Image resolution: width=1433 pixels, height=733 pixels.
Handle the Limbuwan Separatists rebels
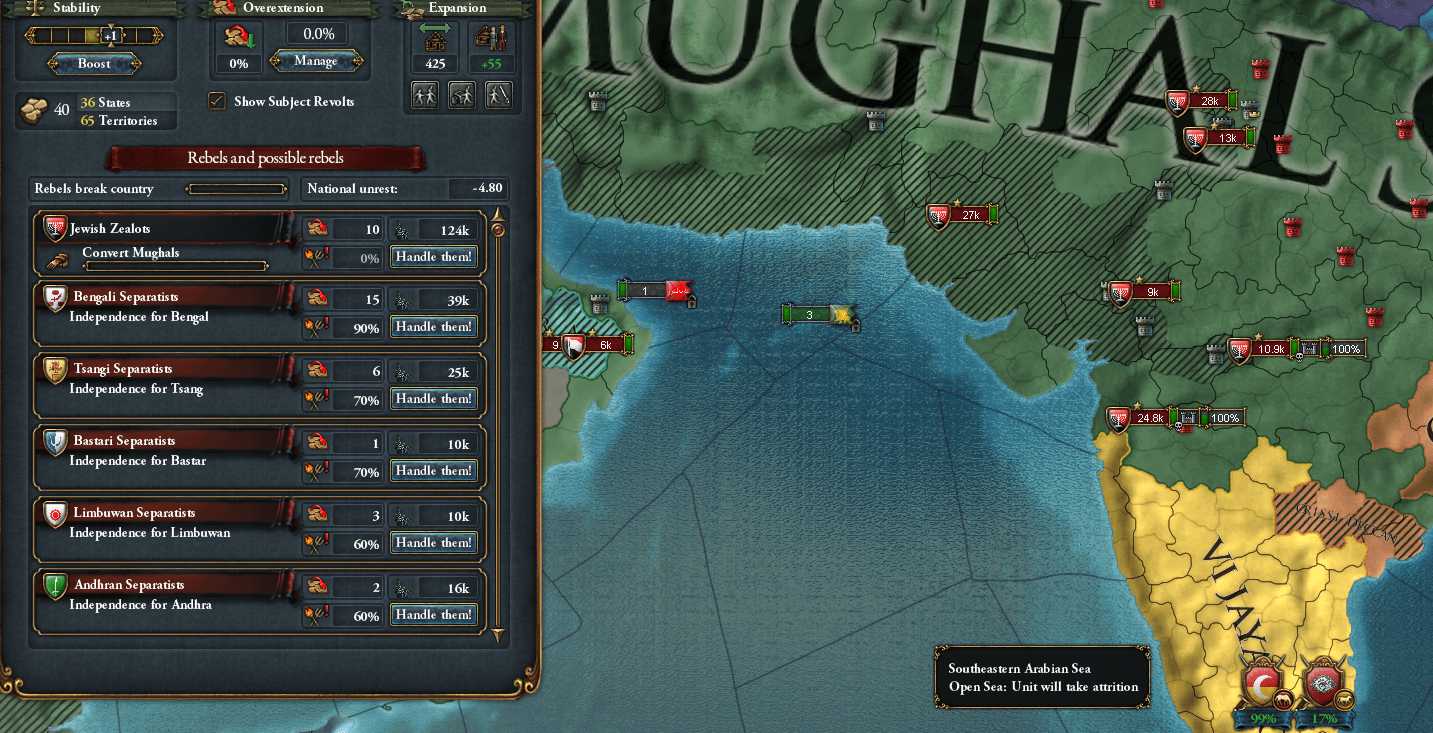pos(433,543)
